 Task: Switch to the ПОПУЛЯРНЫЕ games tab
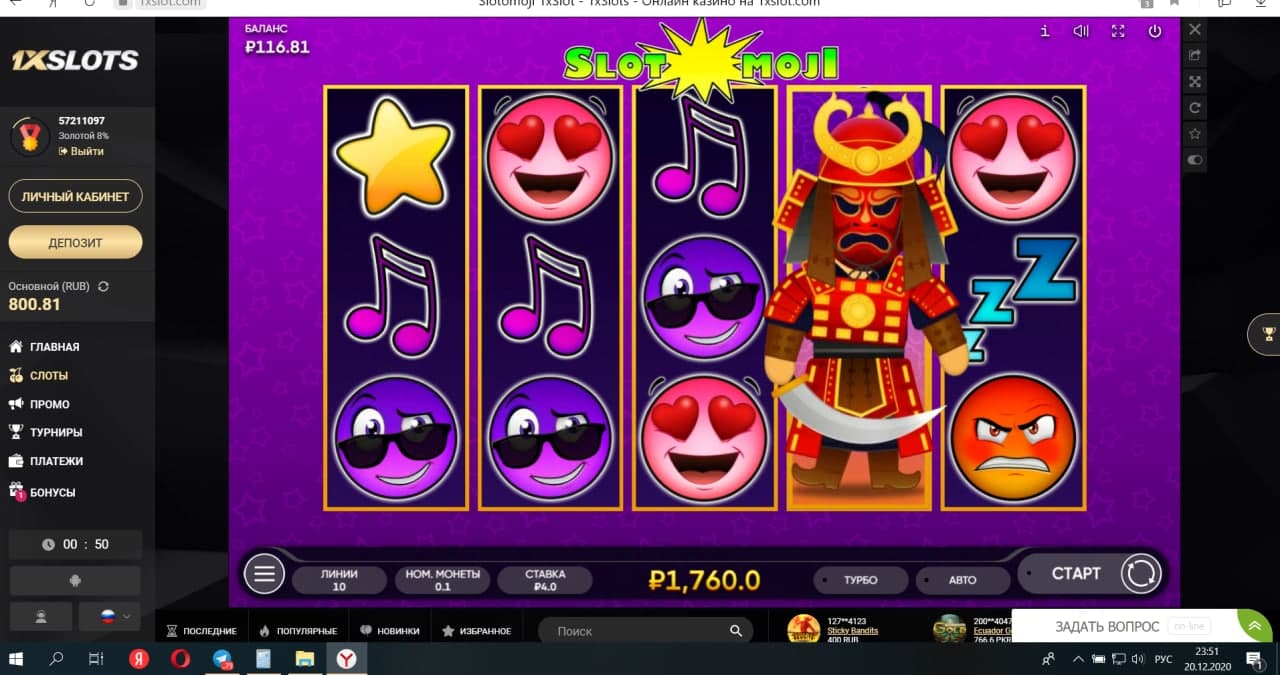click(x=297, y=631)
